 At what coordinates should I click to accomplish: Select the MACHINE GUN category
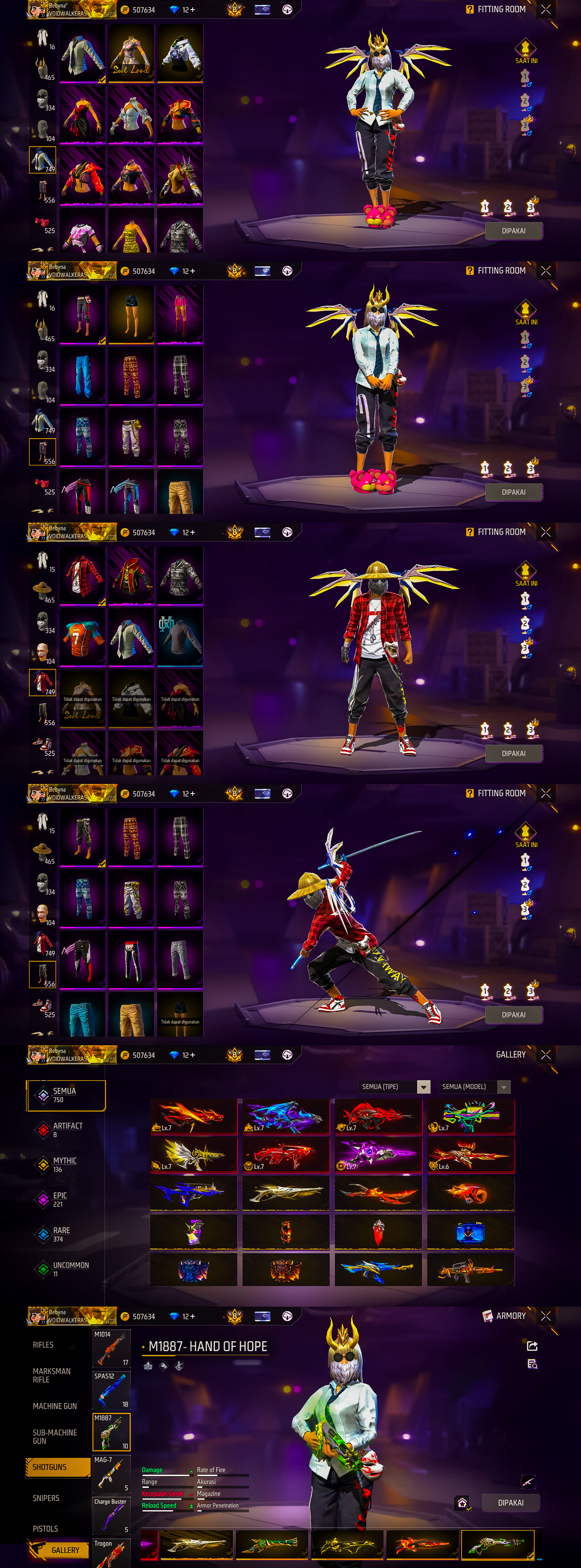point(55,1406)
